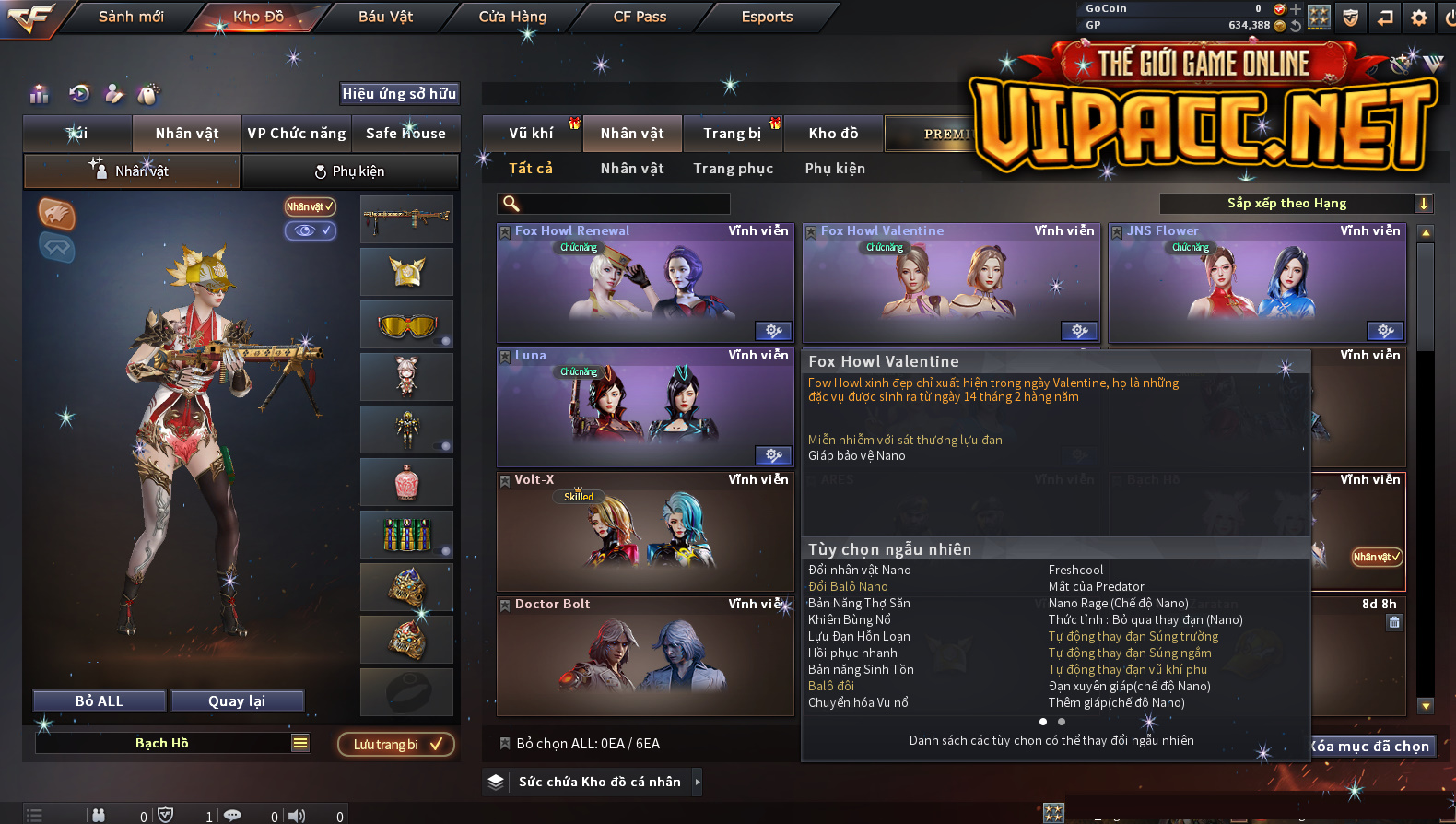Open the Cửa Hàng shop

tap(512, 17)
